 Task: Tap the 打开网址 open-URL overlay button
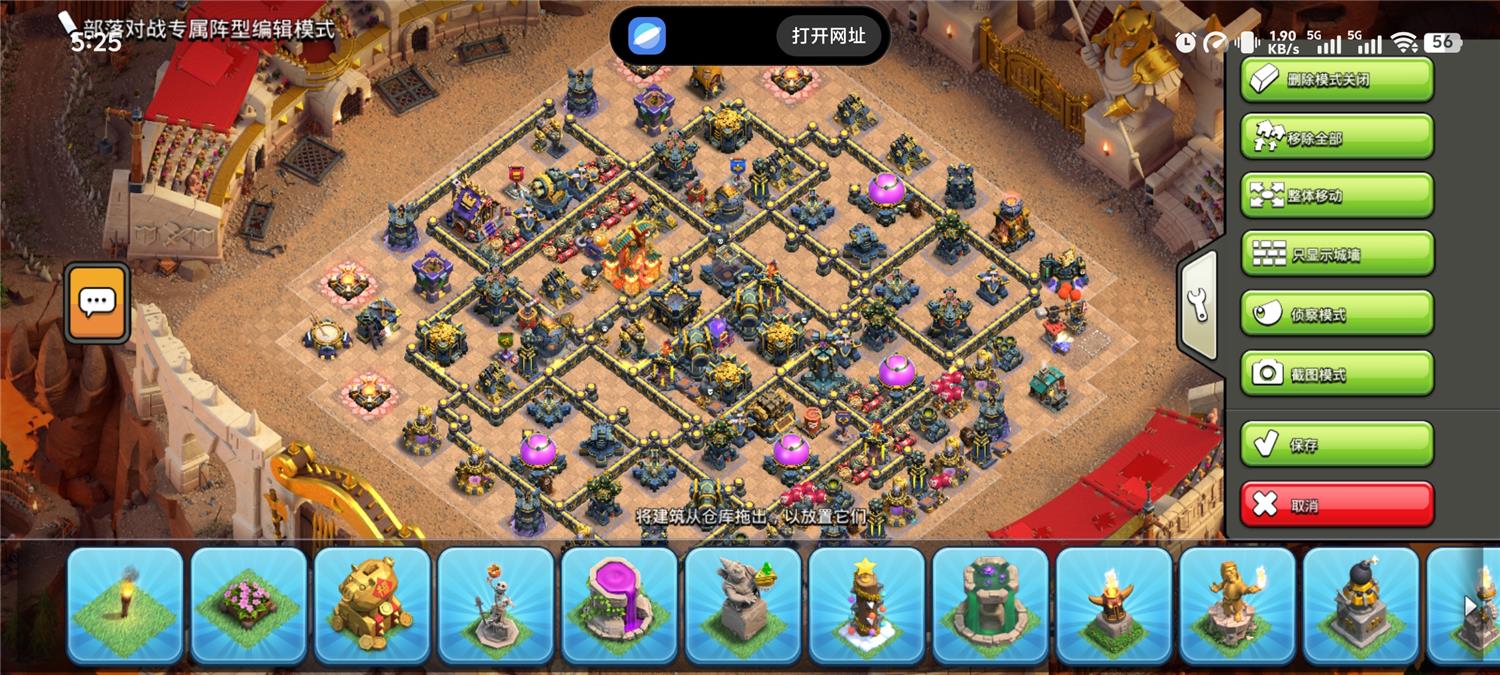(x=828, y=36)
